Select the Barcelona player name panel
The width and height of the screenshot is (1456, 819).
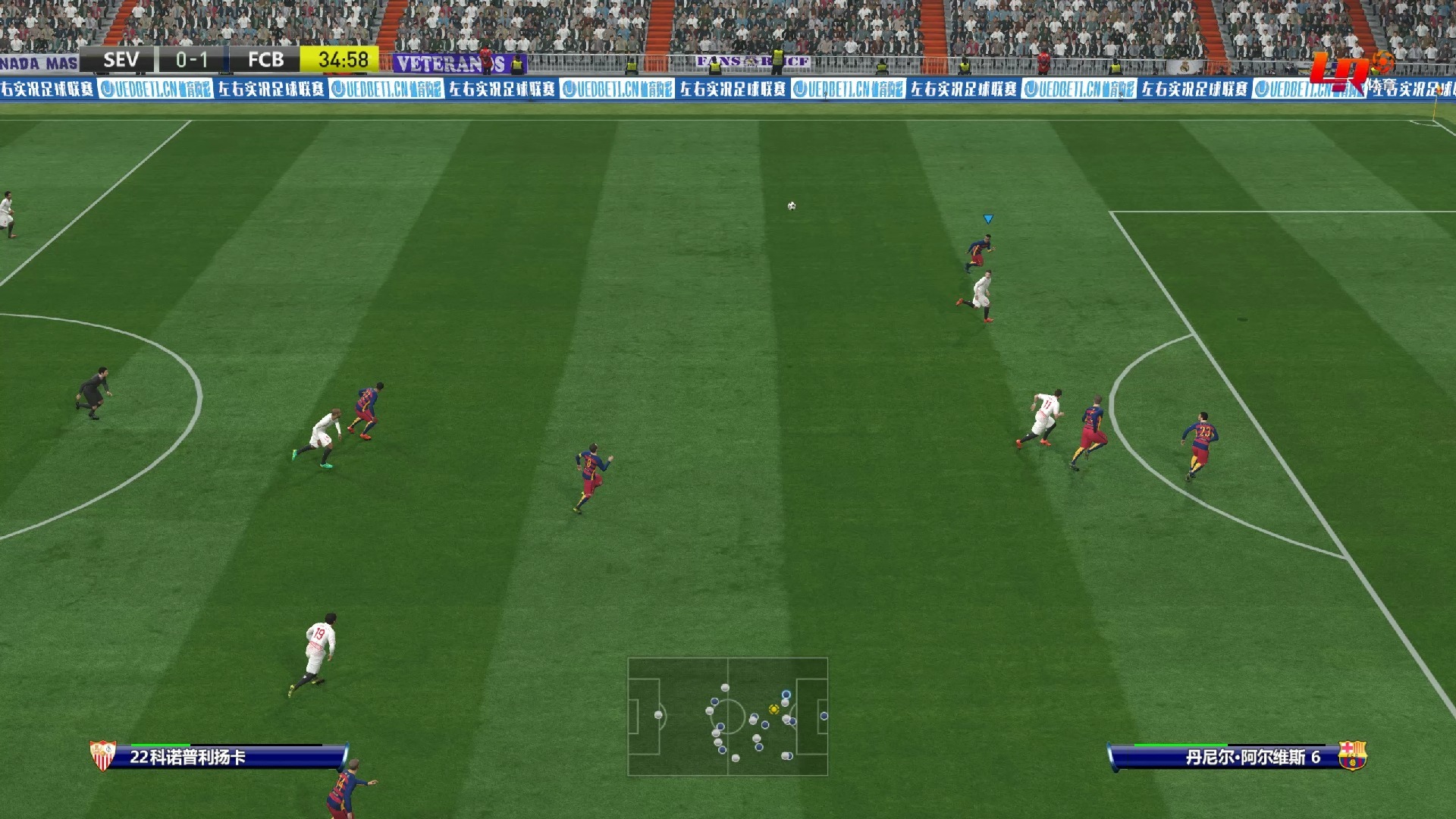(1228, 757)
